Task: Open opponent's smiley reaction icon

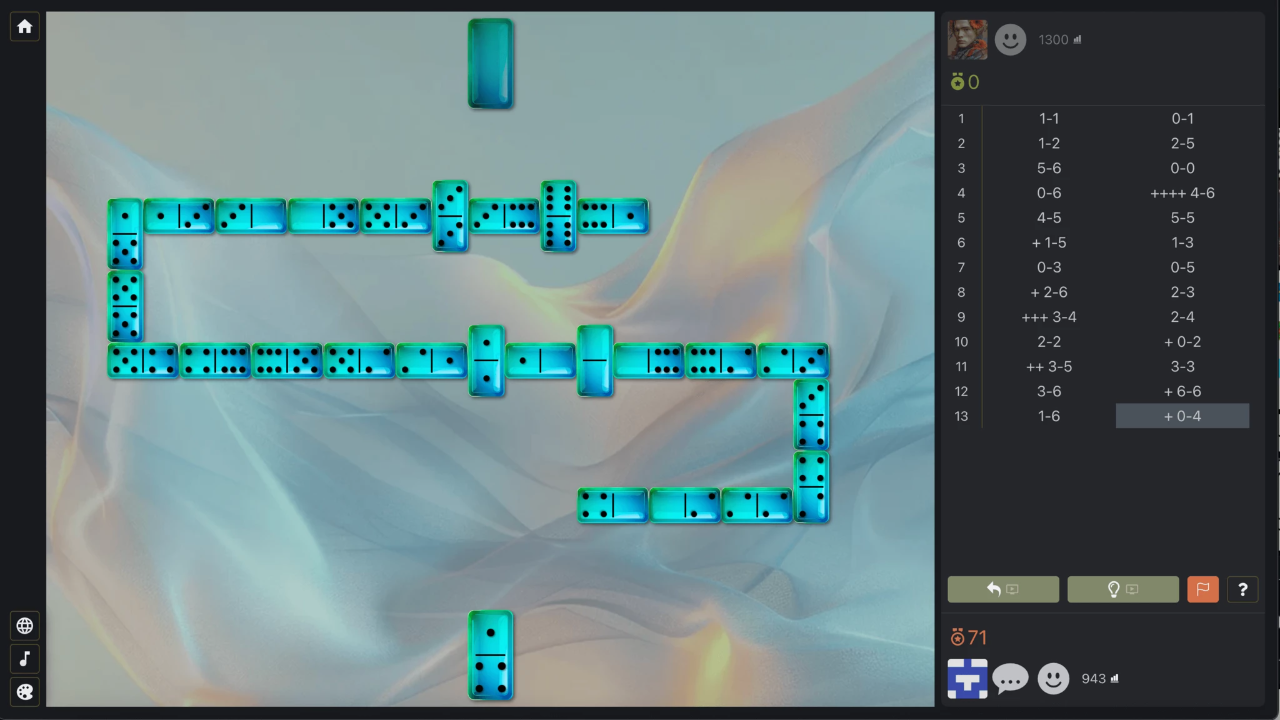Action: (x=1010, y=39)
